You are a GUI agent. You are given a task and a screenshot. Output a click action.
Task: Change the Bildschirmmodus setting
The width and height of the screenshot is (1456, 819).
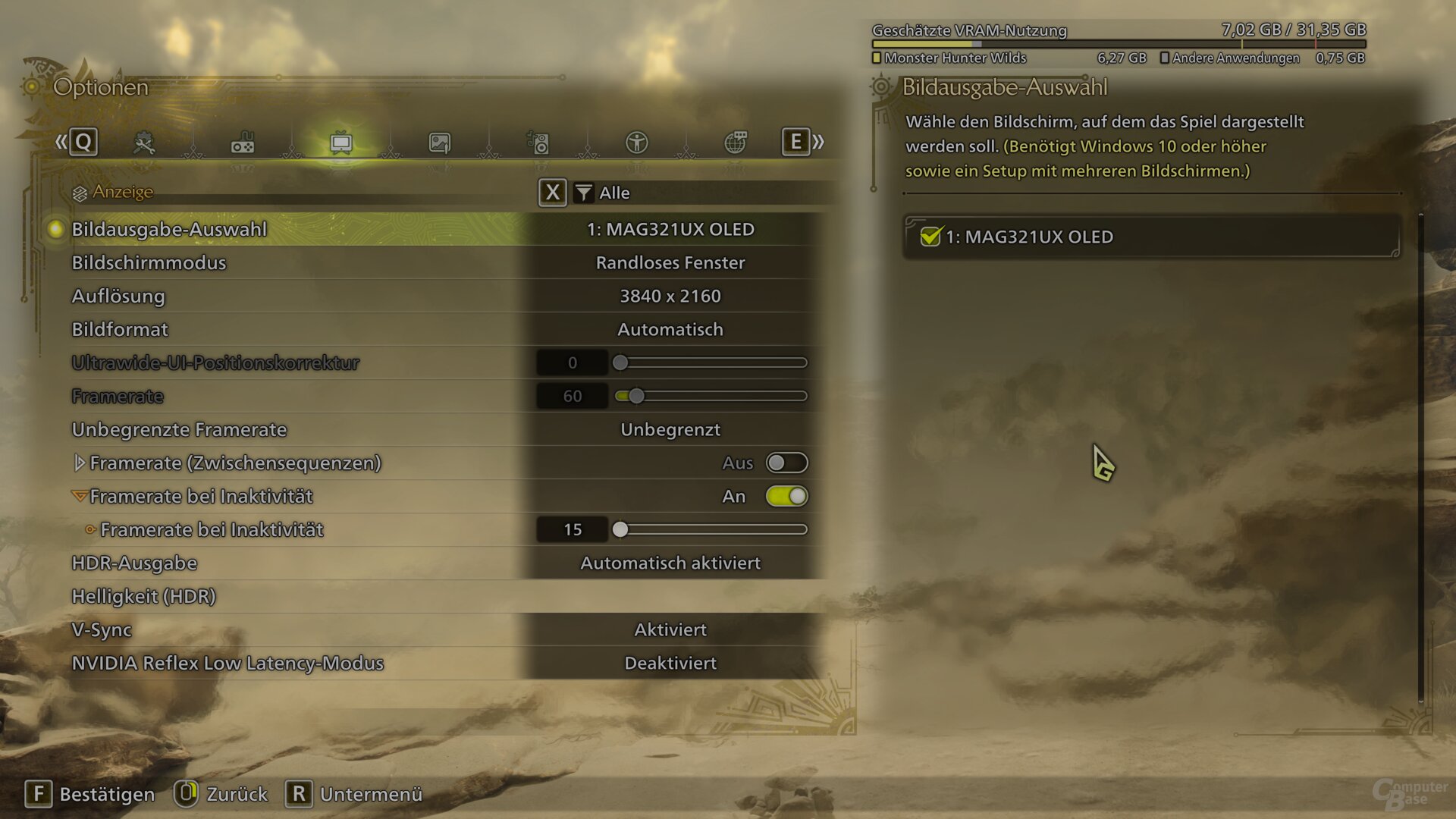pyautogui.click(x=670, y=263)
